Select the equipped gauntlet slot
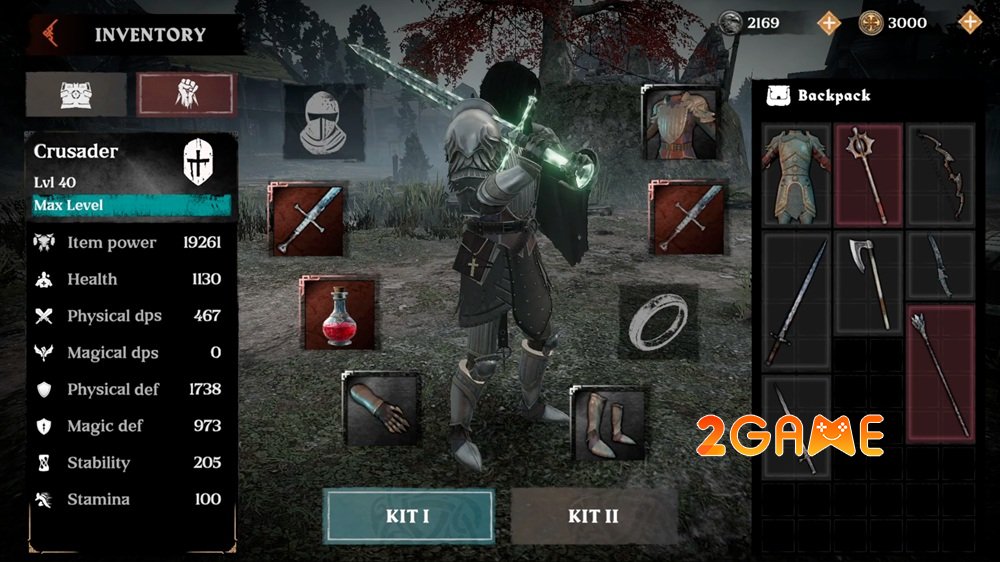Viewport: 1000px width, 562px height. point(380,408)
